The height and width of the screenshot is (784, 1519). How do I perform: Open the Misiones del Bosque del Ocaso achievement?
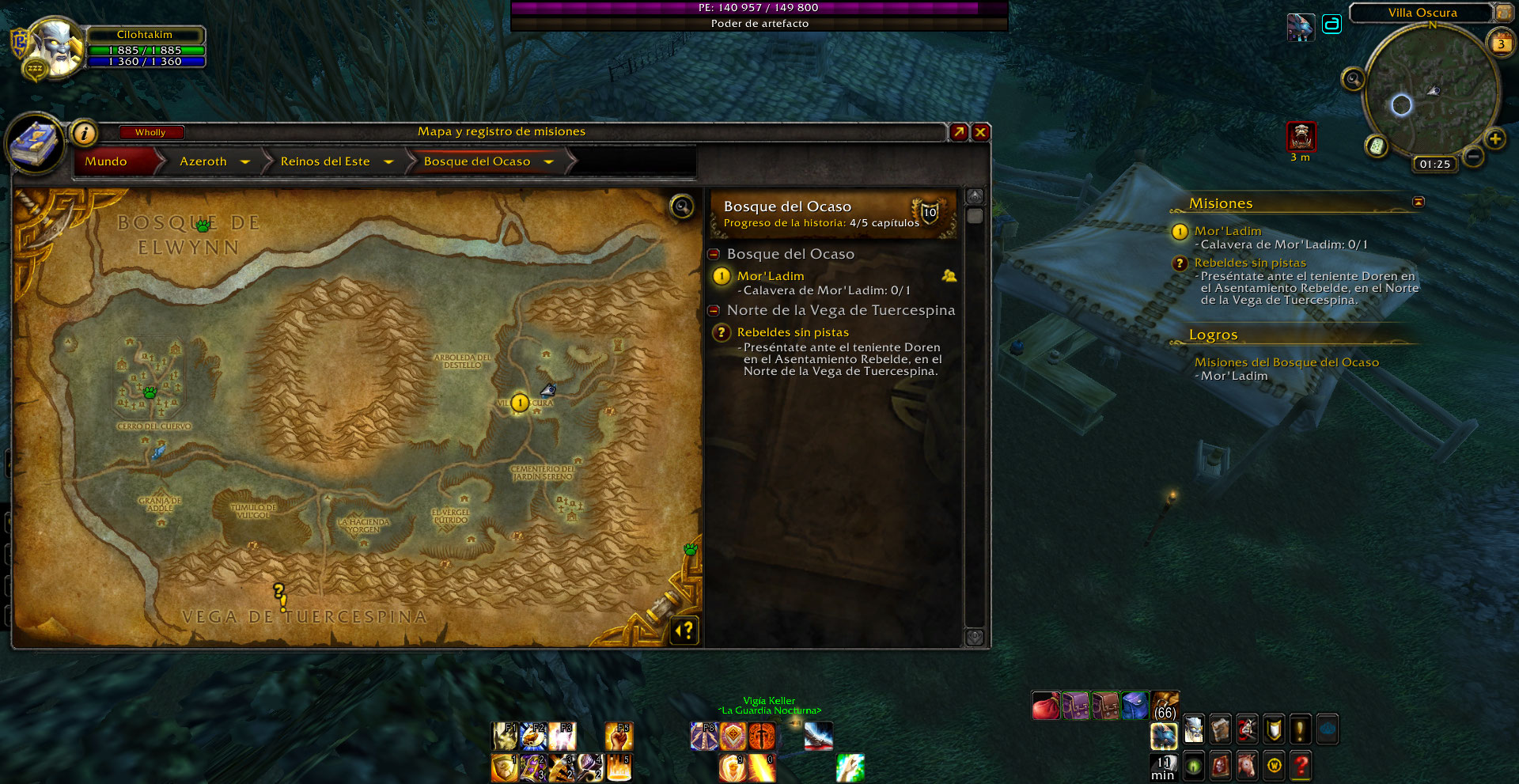(x=1286, y=362)
